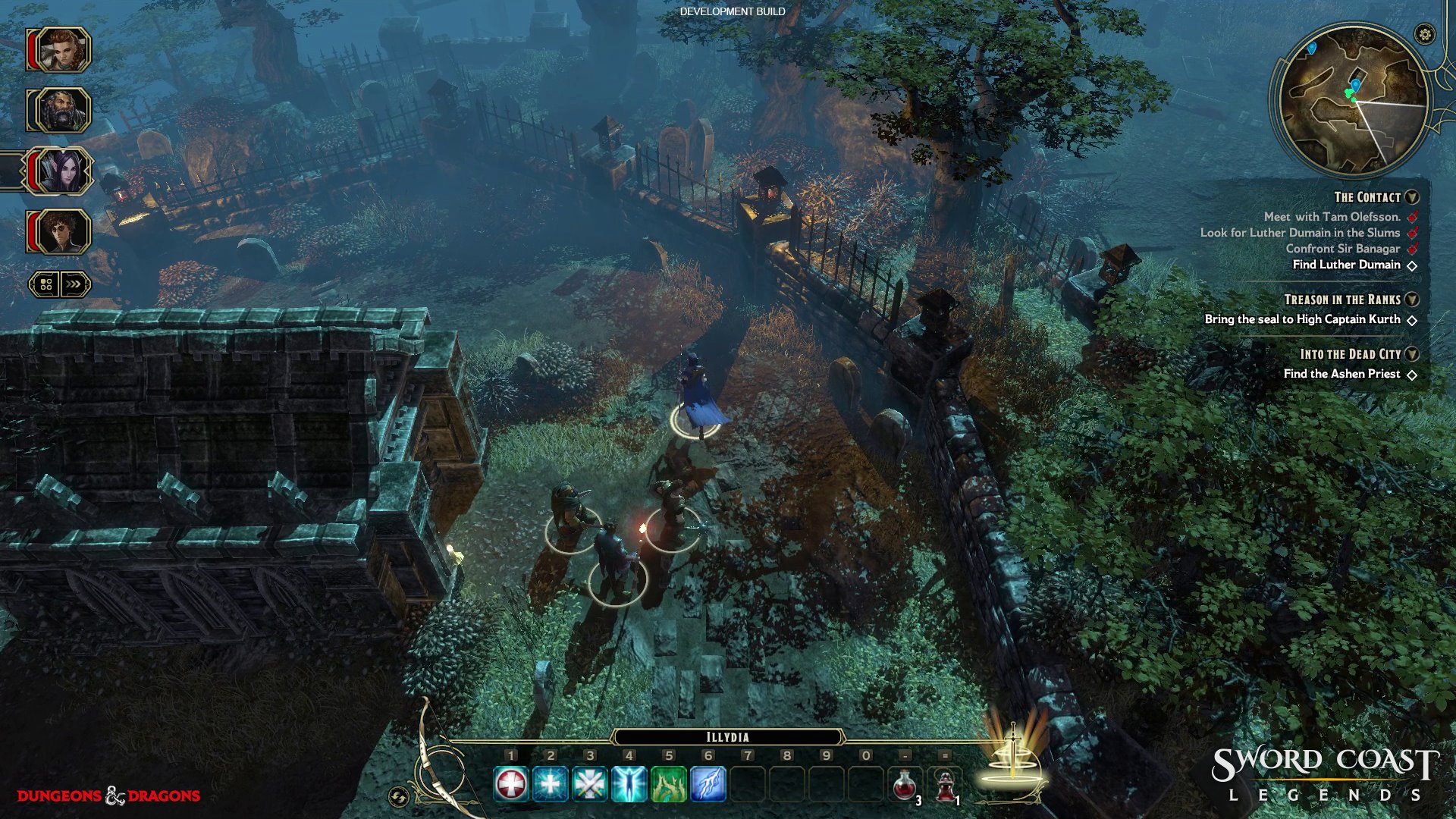The height and width of the screenshot is (819, 1456).
Task: Collapse the Treason in the Ranks quest
Action: (1411, 300)
